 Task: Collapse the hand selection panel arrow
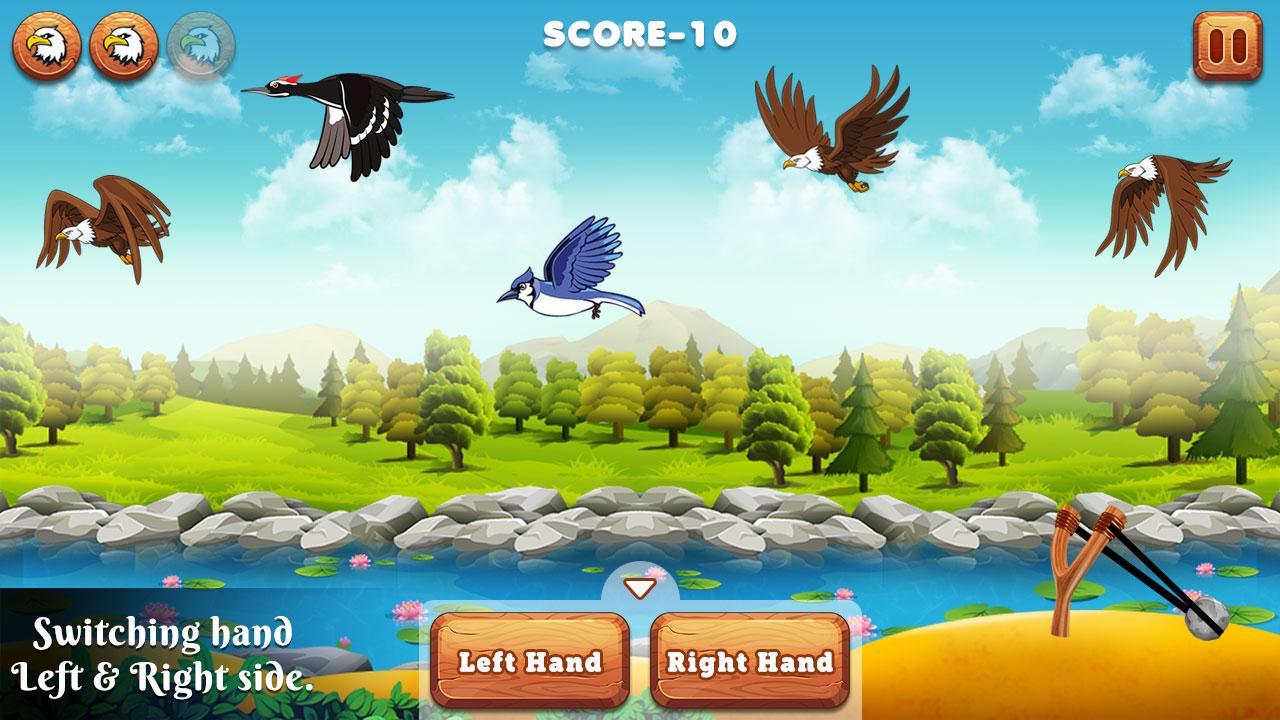coord(639,589)
